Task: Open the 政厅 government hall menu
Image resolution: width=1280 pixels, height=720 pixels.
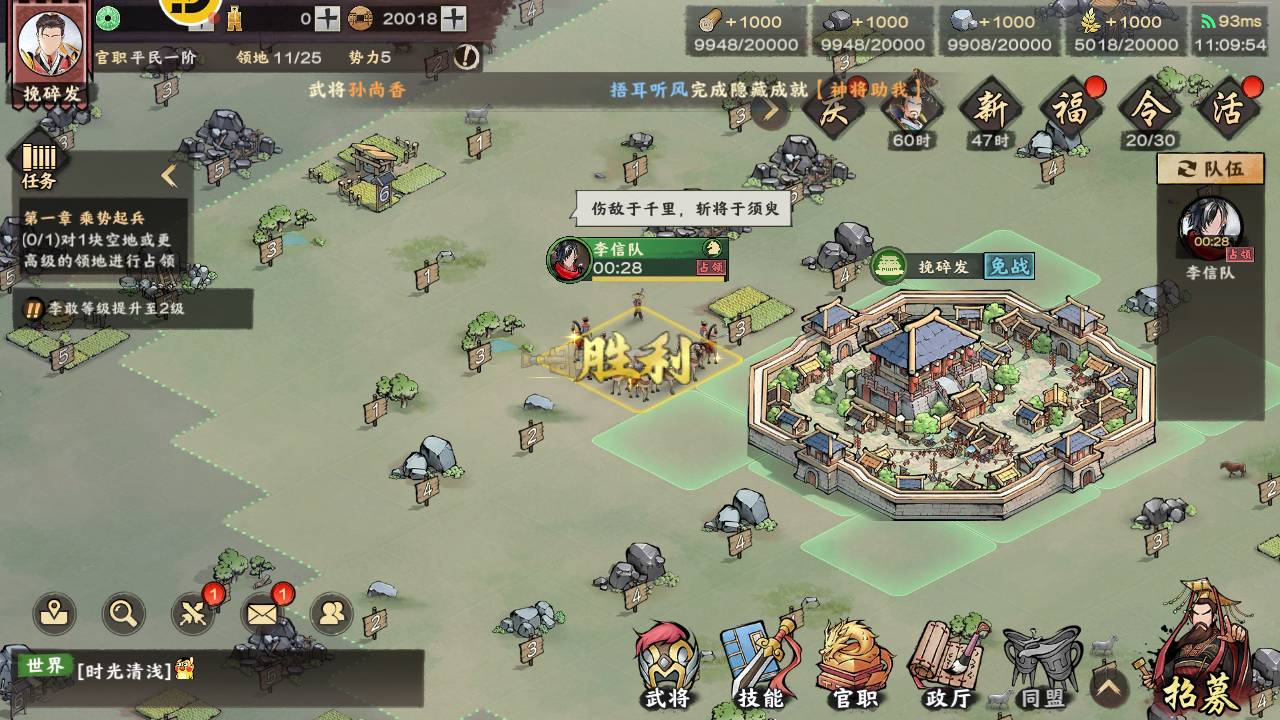Action: pyautogui.click(x=947, y=665)
